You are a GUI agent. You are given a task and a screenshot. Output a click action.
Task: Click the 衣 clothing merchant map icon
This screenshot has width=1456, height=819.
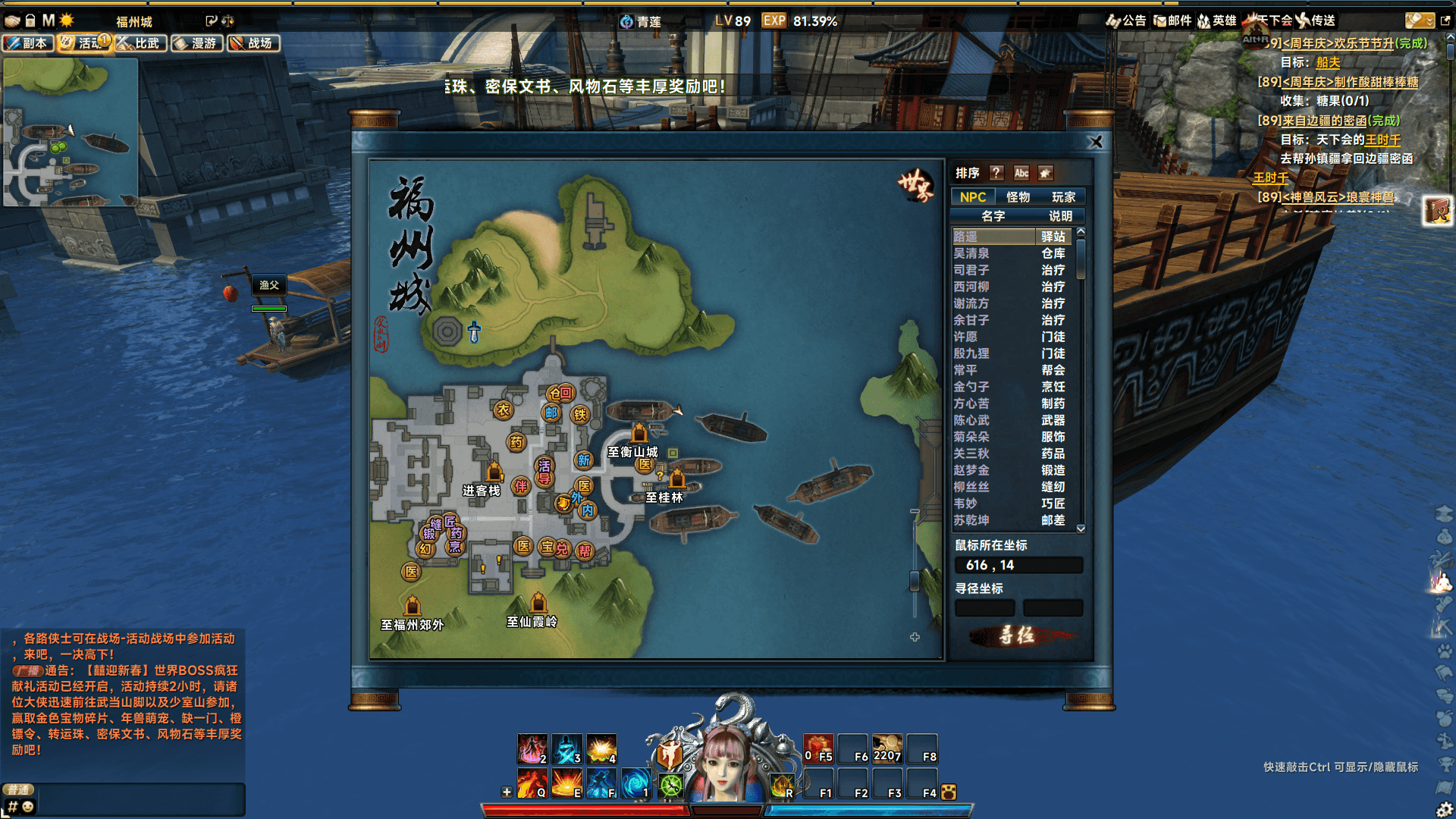point(505,409)
